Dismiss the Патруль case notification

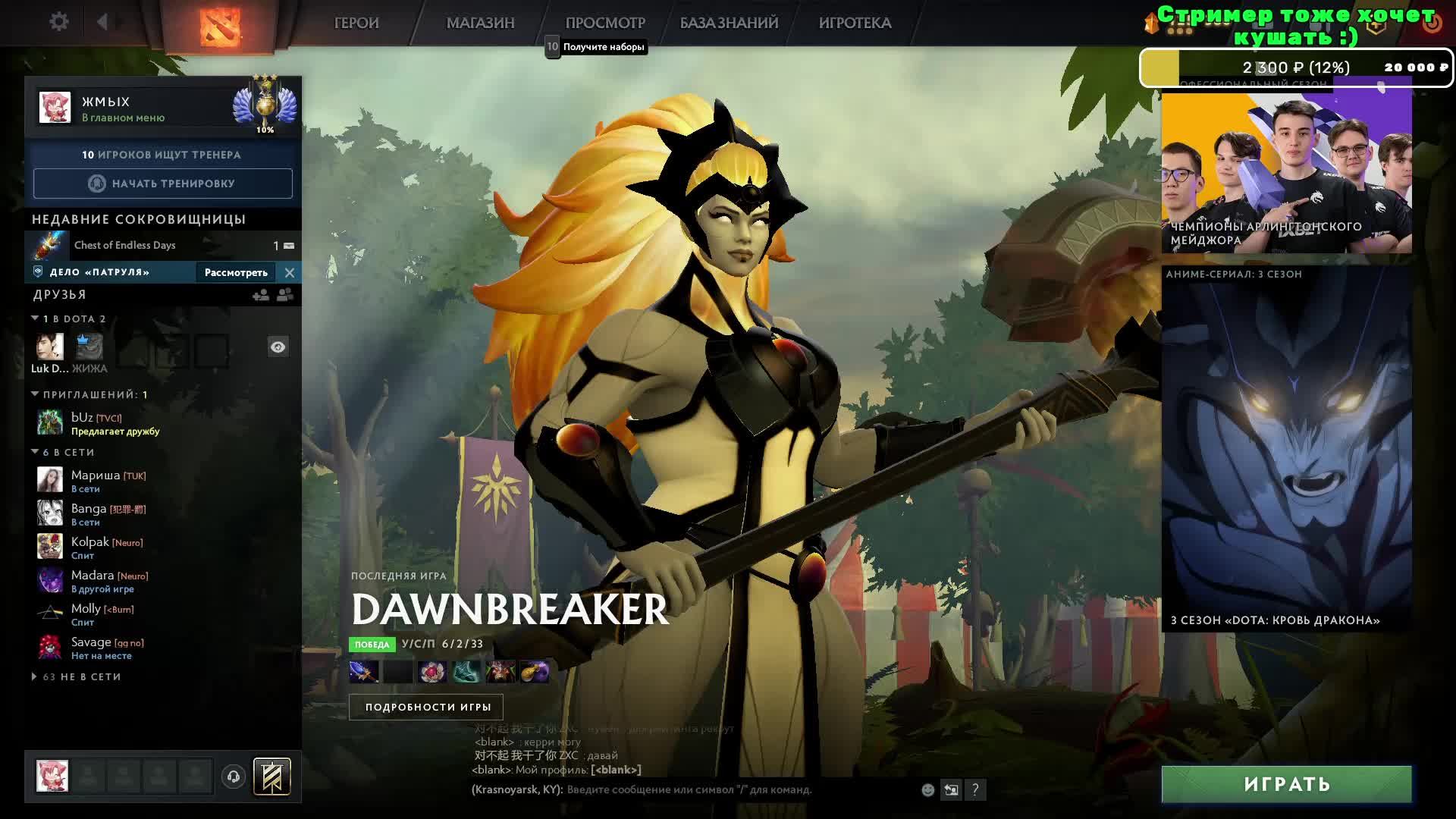pyautogui.click(x=290, y=272)
